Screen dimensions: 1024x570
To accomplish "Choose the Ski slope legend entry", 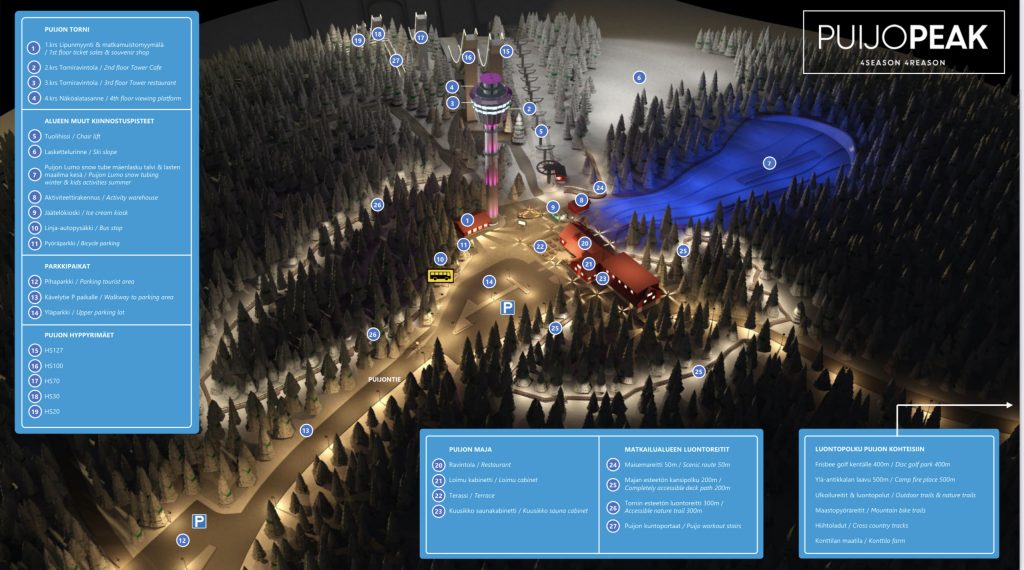I will coord(89,151).
